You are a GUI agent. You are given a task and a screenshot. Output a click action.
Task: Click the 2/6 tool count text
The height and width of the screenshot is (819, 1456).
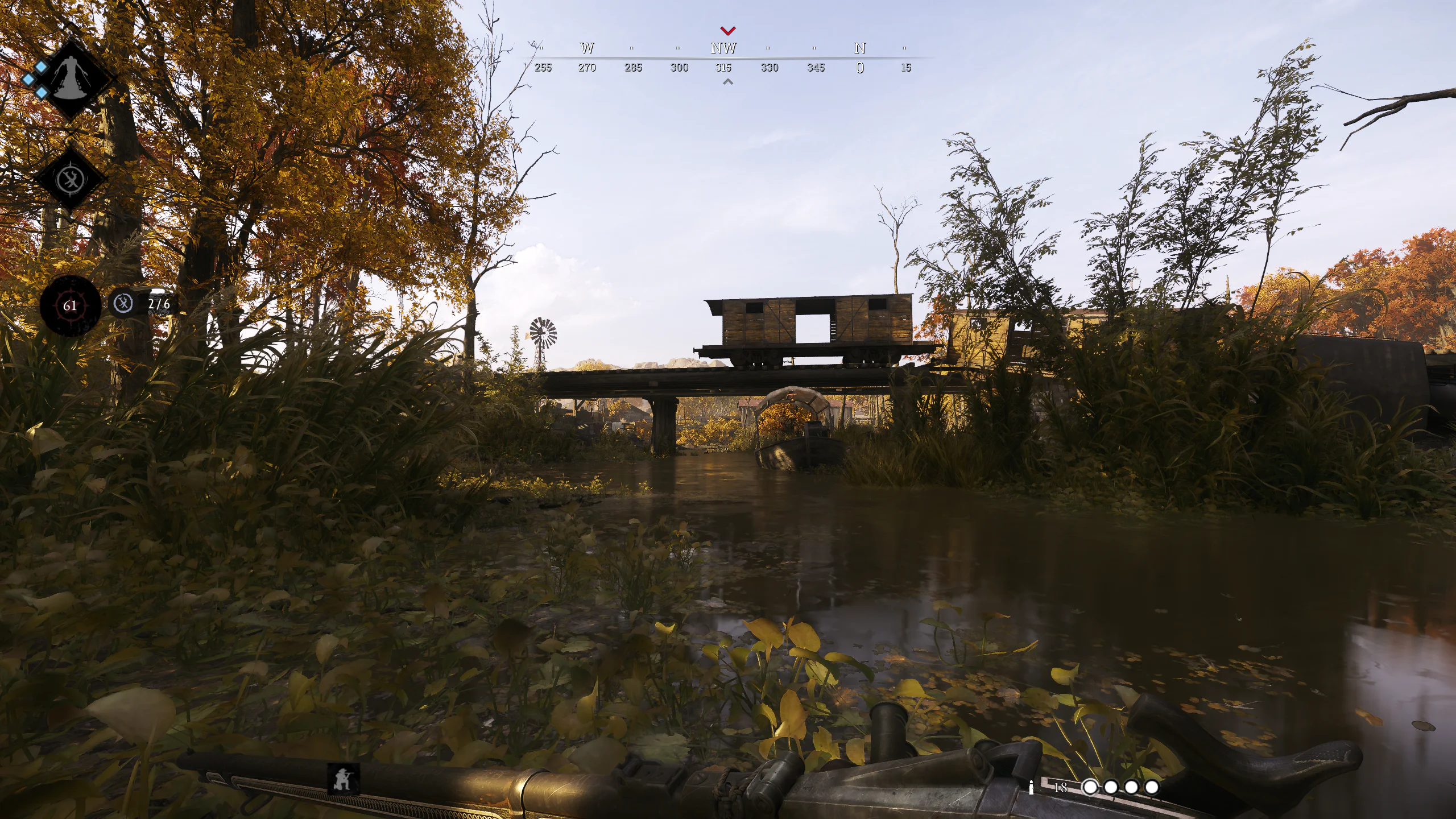159,305
